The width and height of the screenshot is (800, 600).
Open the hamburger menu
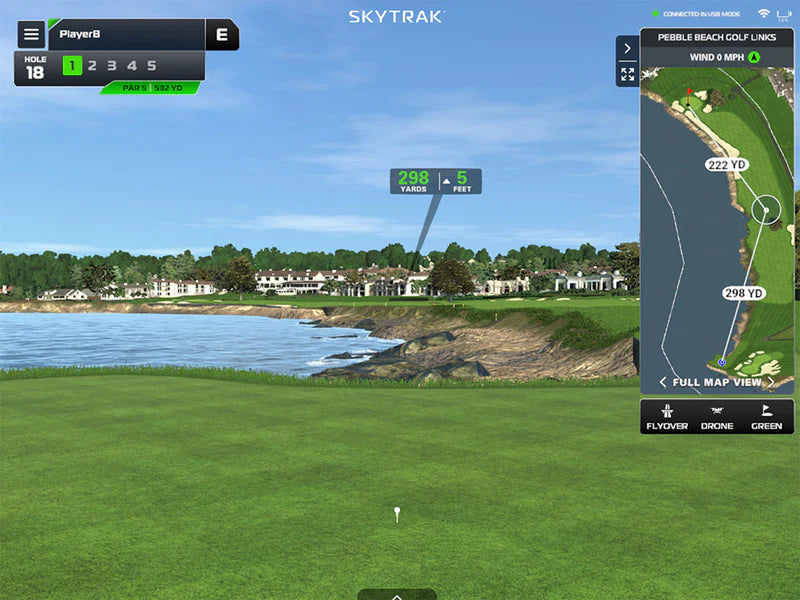(x=31, y=34)
